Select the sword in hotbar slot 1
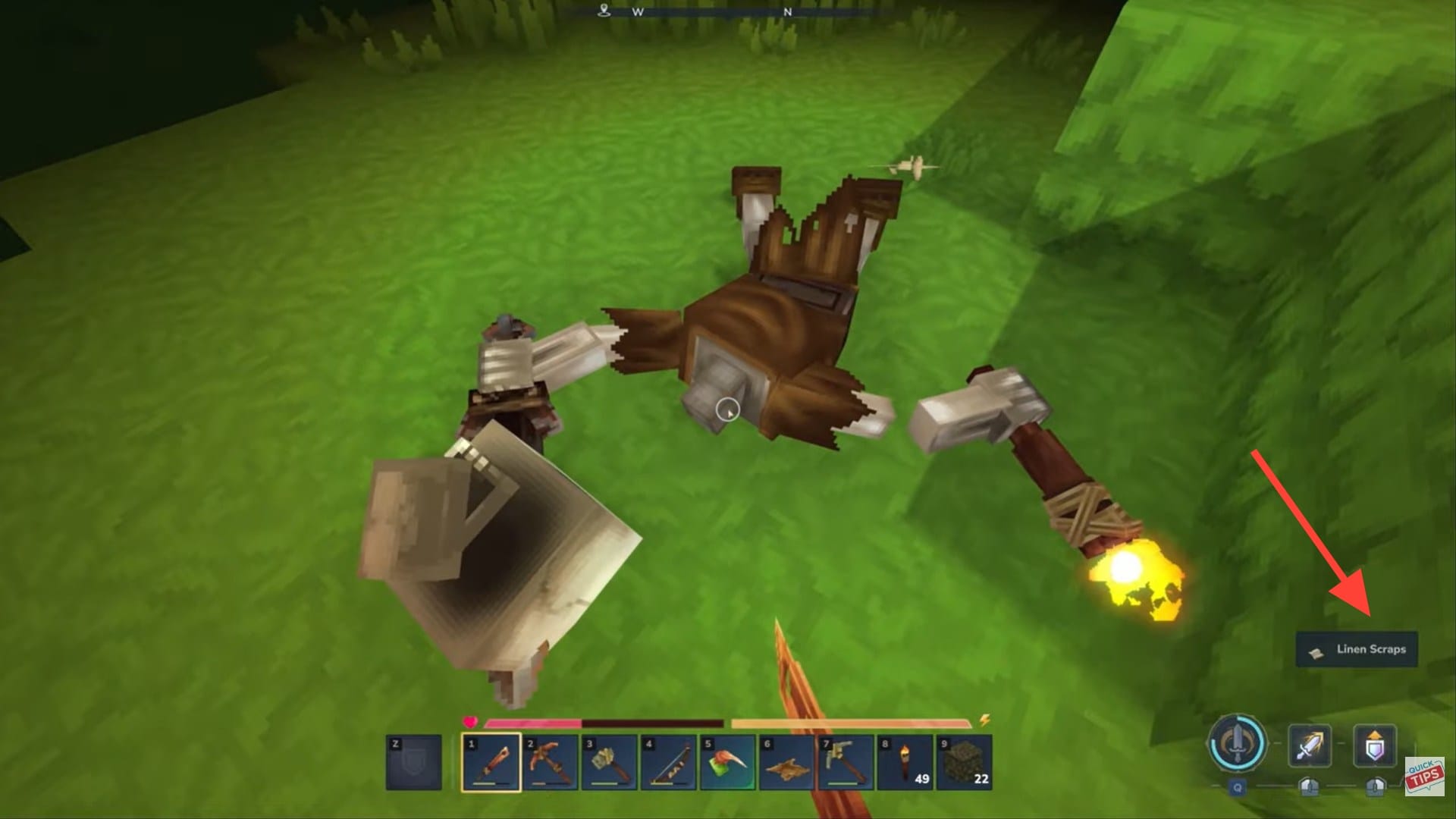Screen dimensions: 1456x819 492,761
